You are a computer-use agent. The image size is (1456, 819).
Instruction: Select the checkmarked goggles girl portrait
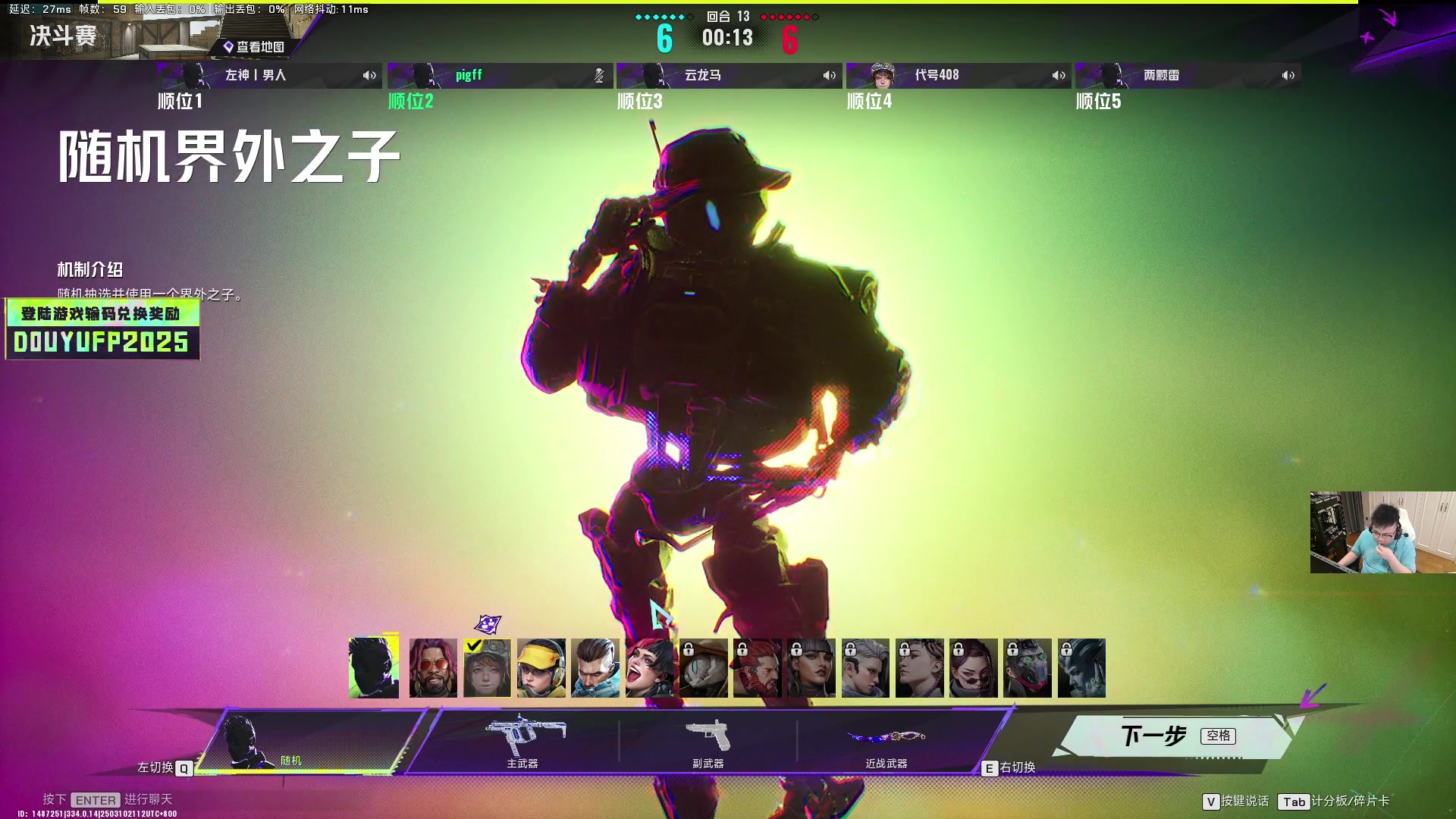tap(487, 668)
